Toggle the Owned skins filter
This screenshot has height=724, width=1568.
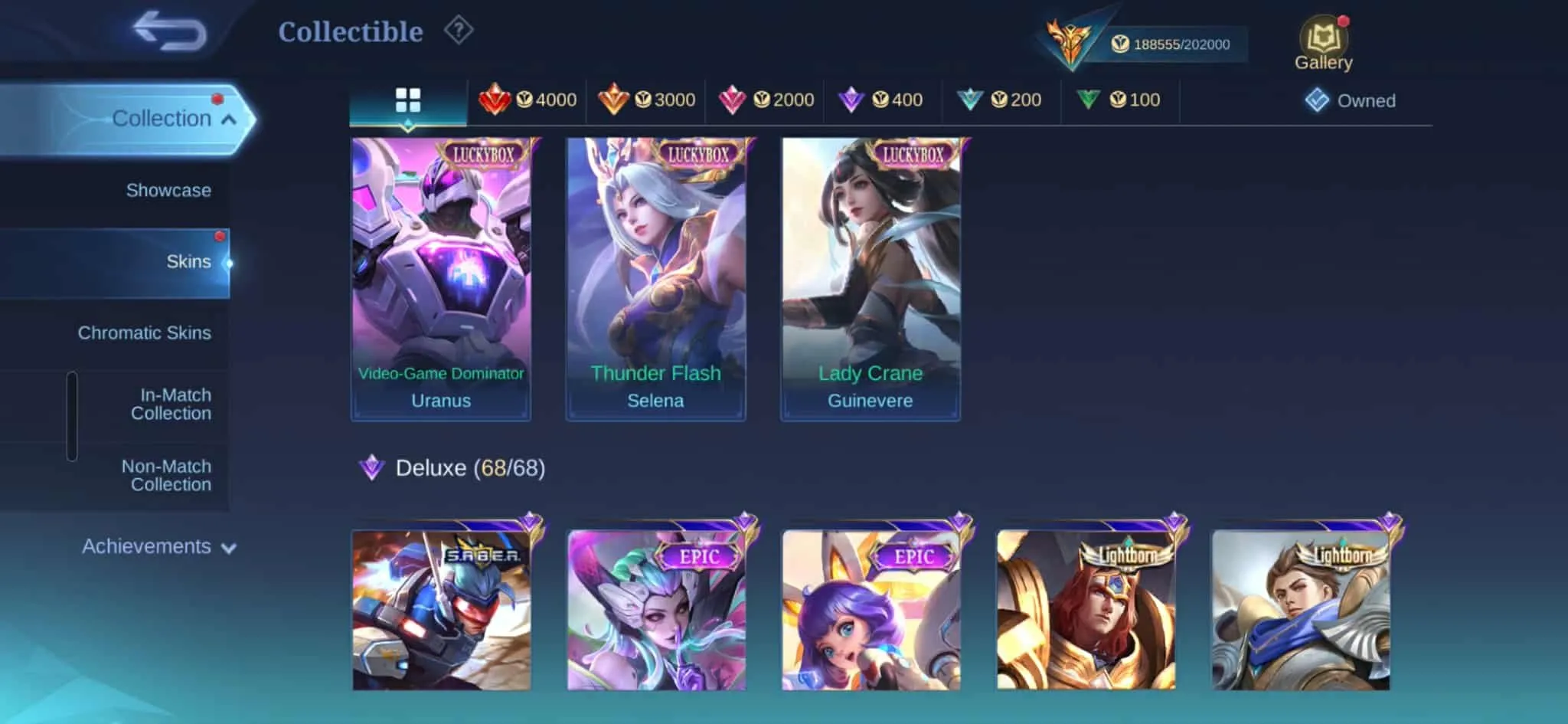coord(1350,100)
